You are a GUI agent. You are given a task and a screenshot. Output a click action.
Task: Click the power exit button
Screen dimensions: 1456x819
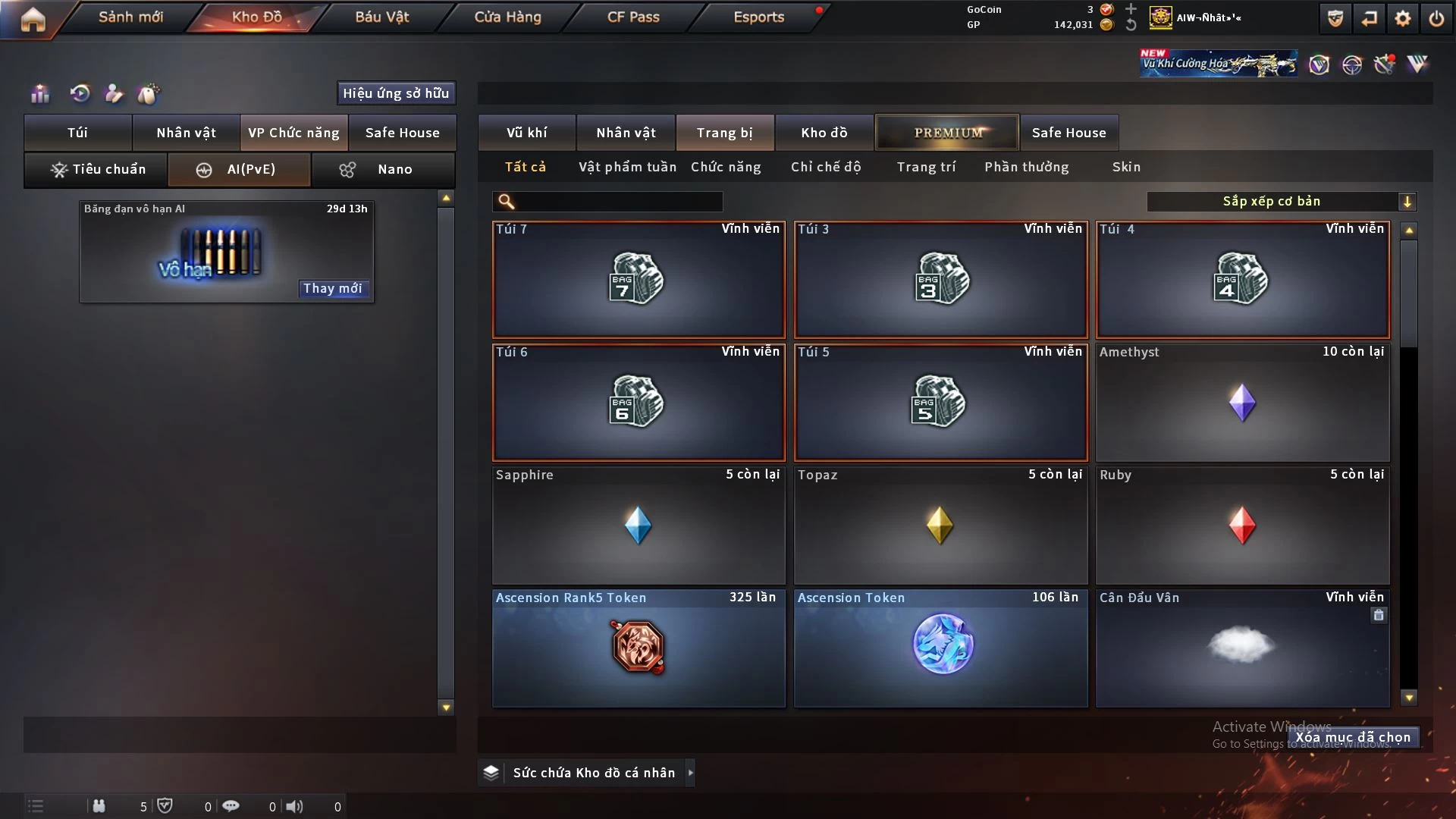[x=1436, y=18]
